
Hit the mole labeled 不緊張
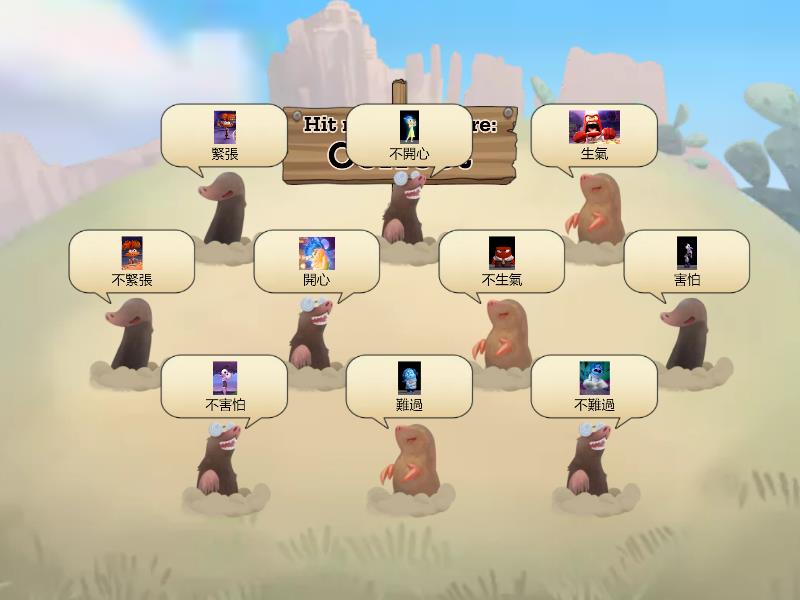(132, 335)
